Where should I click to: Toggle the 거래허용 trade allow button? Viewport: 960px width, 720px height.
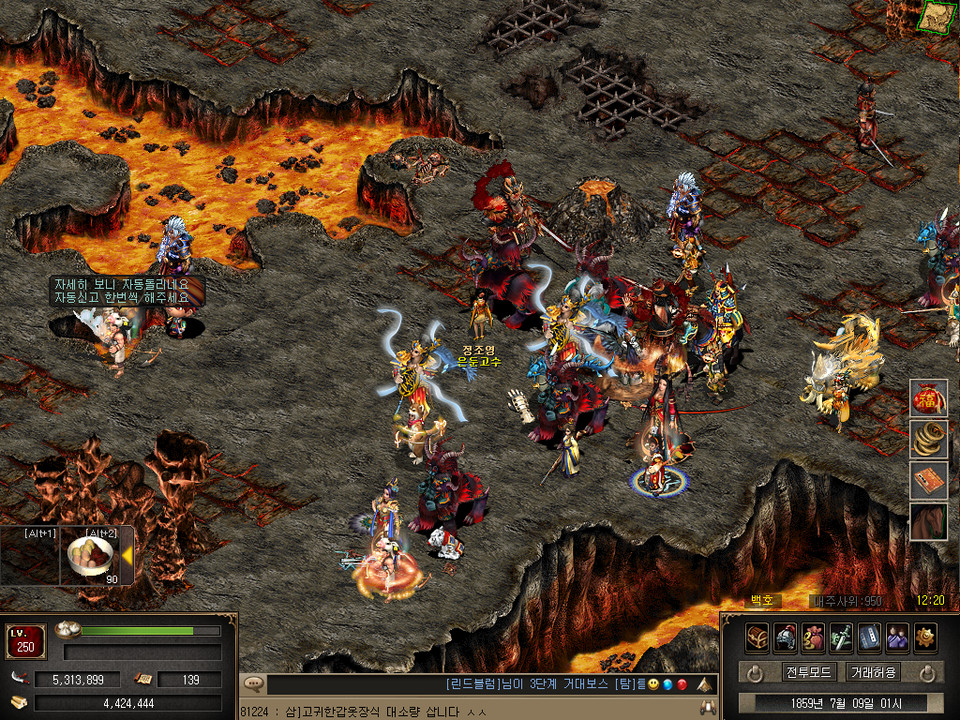pyautogui.click(x=873, y=672)
